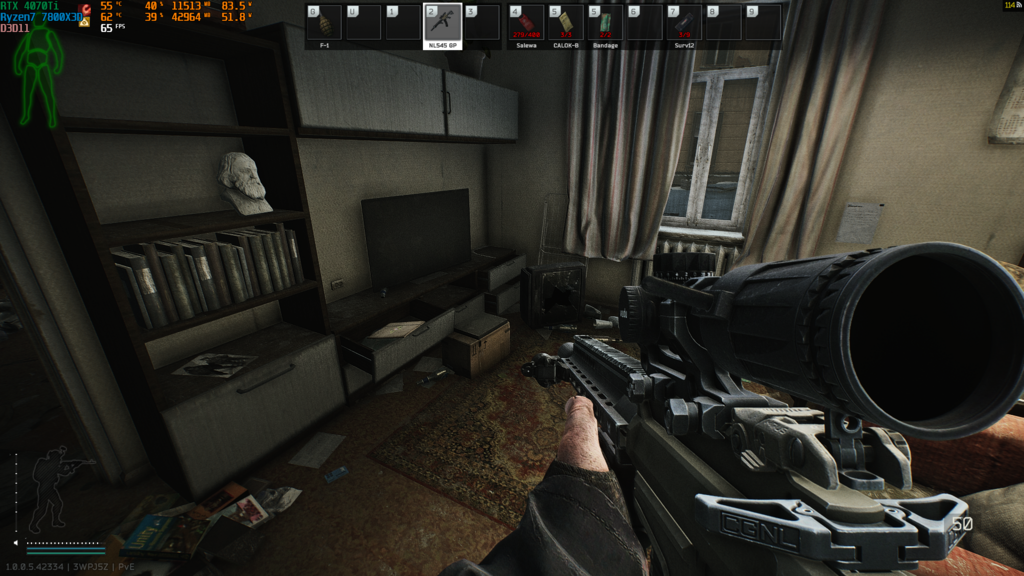This screenshot has height=576, width=1024.
Task: Select the NL545 GP rifle slot
Action: pos(443,22)
